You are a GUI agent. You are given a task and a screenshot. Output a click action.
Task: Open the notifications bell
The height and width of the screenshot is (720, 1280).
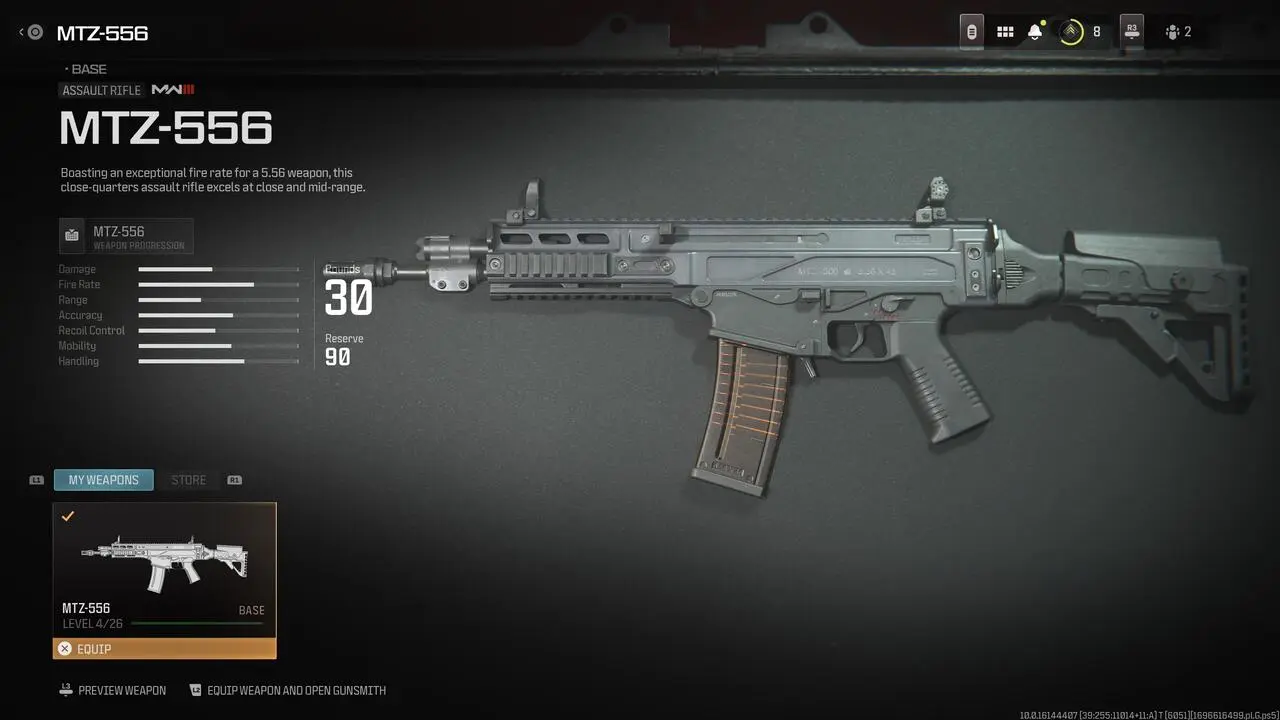[x=1035, y=32]
